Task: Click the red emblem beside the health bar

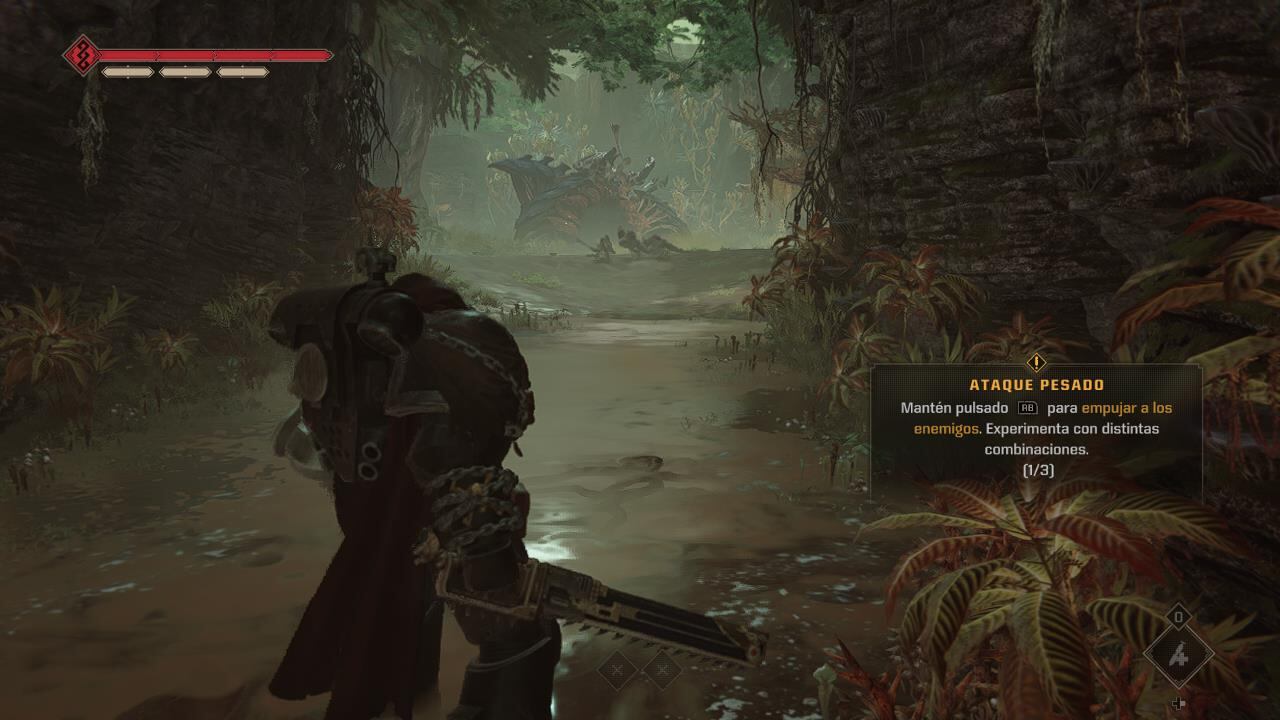Action: 82,55
